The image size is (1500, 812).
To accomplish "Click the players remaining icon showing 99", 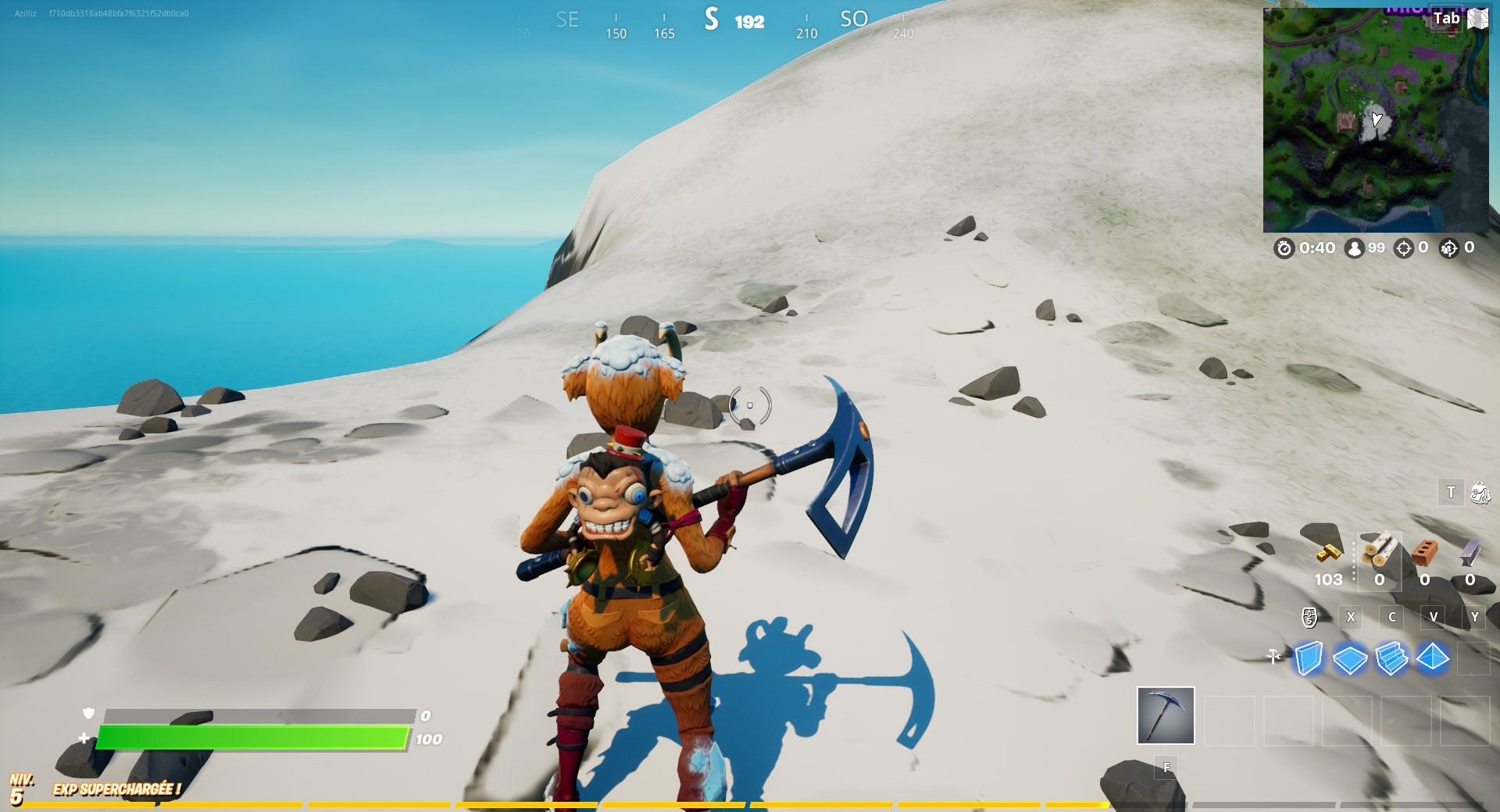I will tap(1353, 248).
